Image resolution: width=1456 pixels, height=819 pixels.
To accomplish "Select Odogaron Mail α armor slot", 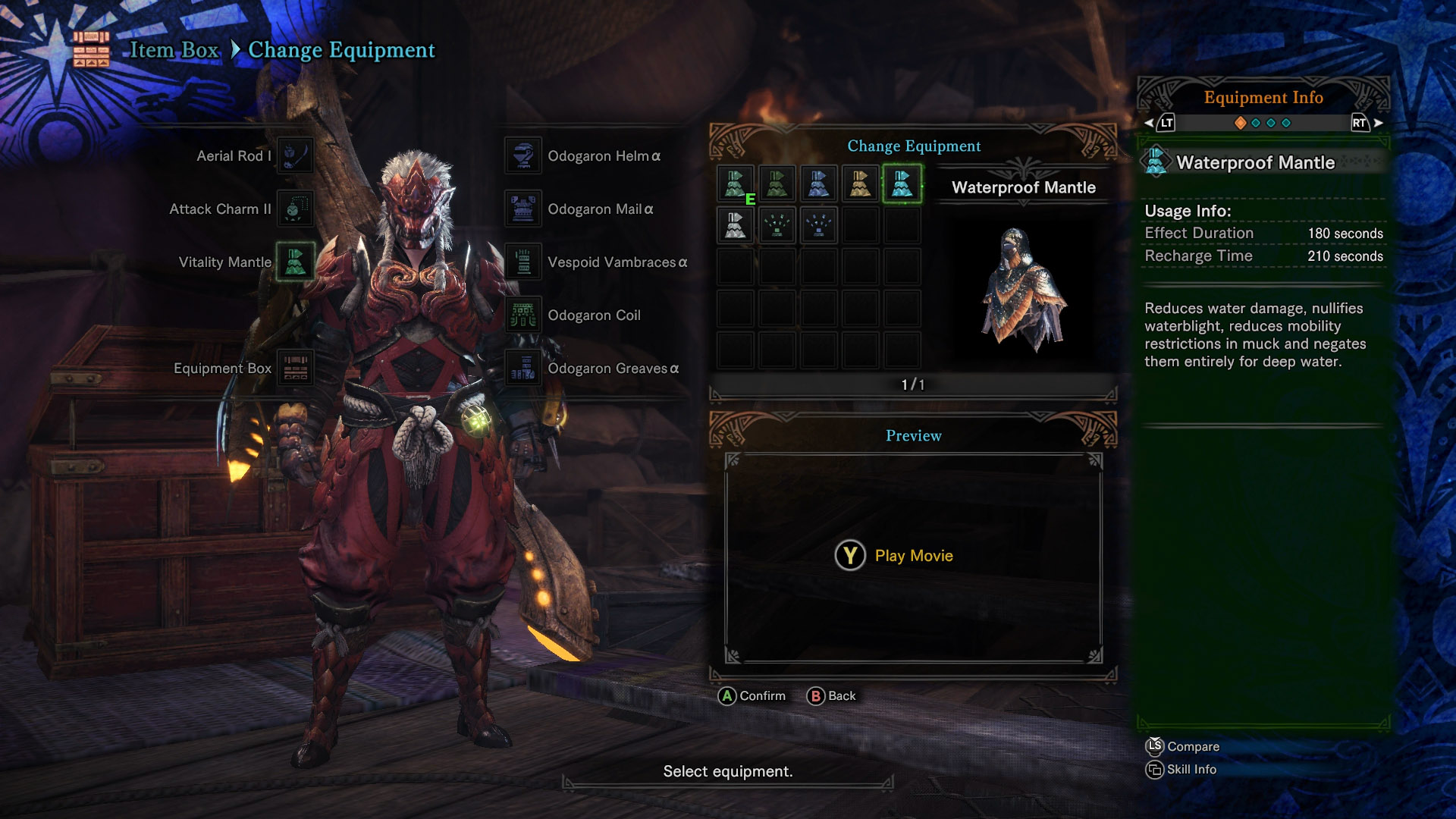I will pyautogui.click(x=523, y=209).
